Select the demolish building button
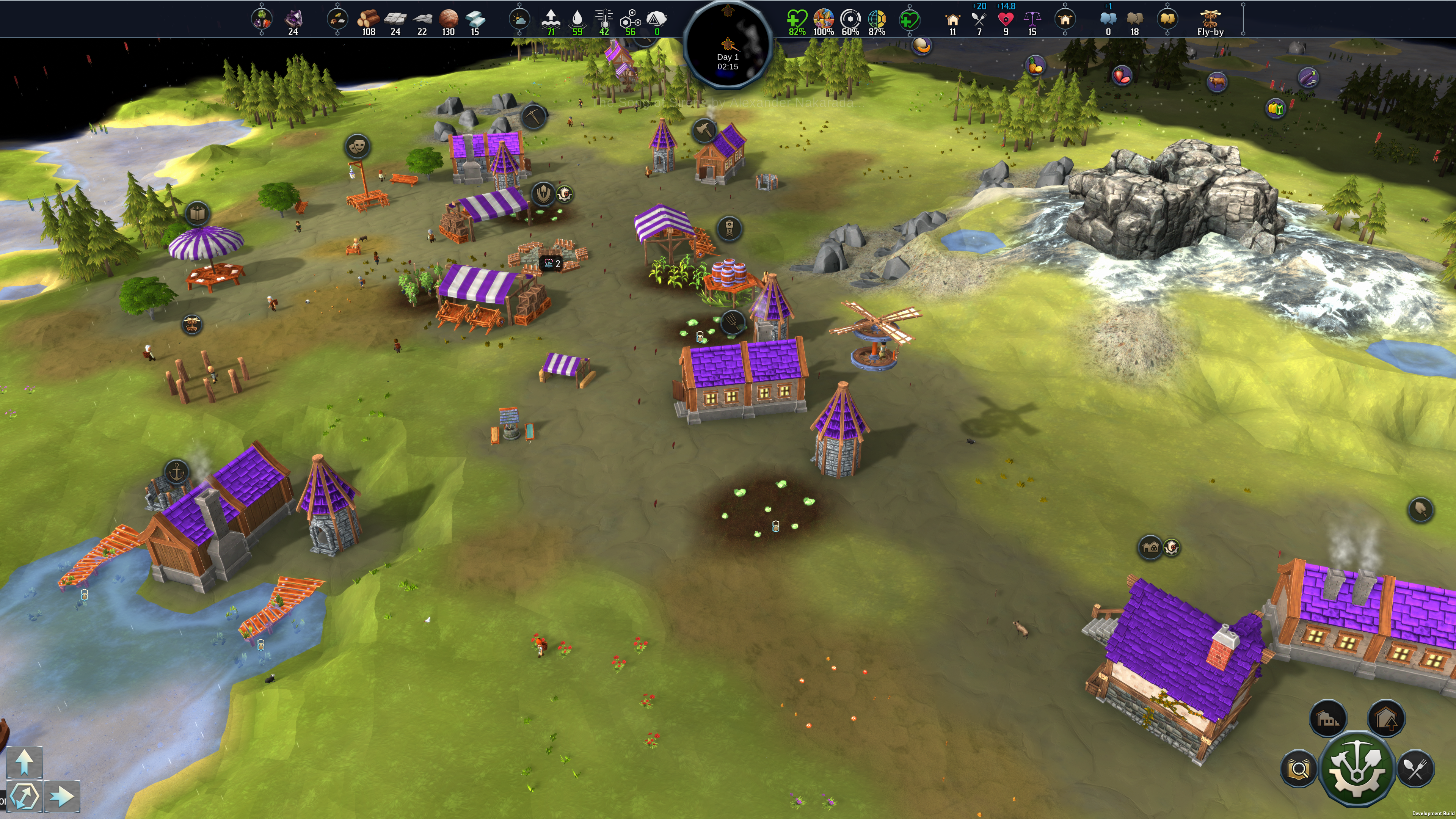1456x819 pixels. pyautogui.click(x=1328, y=719)
